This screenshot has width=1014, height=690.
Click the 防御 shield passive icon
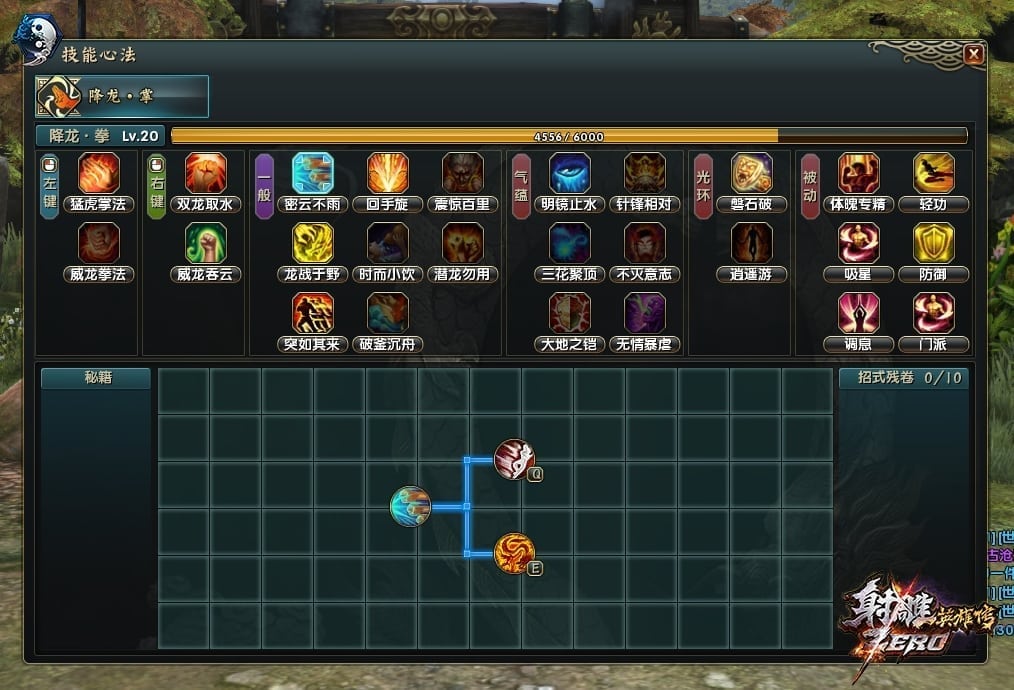933,243
